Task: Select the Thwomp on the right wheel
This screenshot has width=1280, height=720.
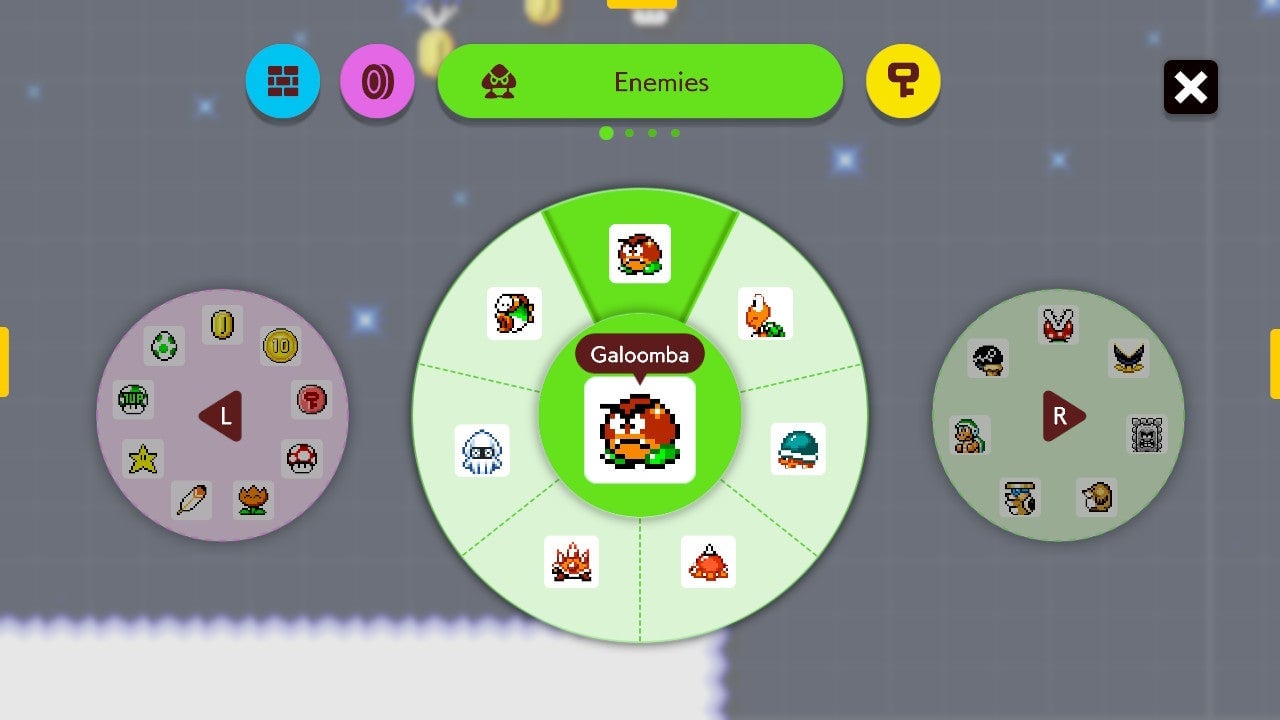Action: [1145, 435]
